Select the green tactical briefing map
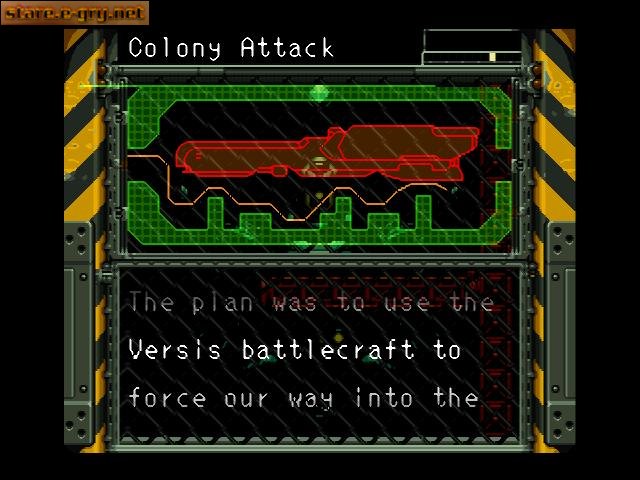Viewport: 640px width, 480px height. click(318, 165)
